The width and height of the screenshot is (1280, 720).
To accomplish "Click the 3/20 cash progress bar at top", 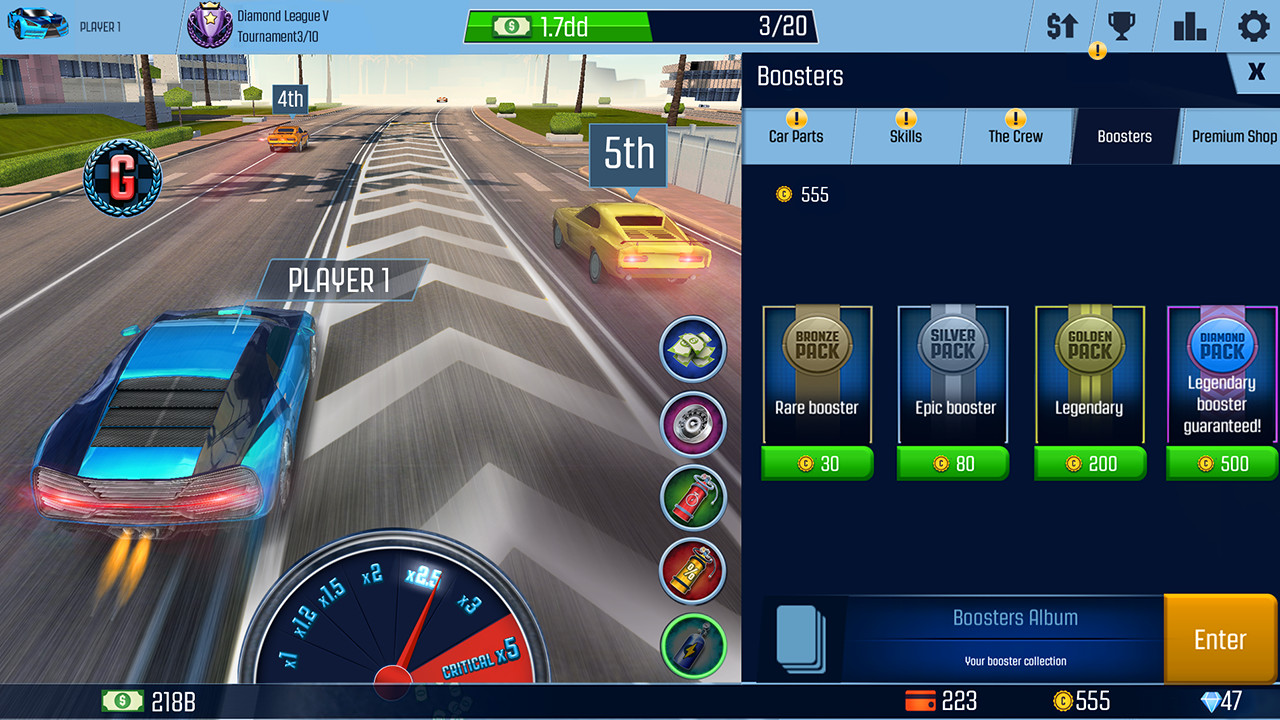I will [x=640, y=26].
